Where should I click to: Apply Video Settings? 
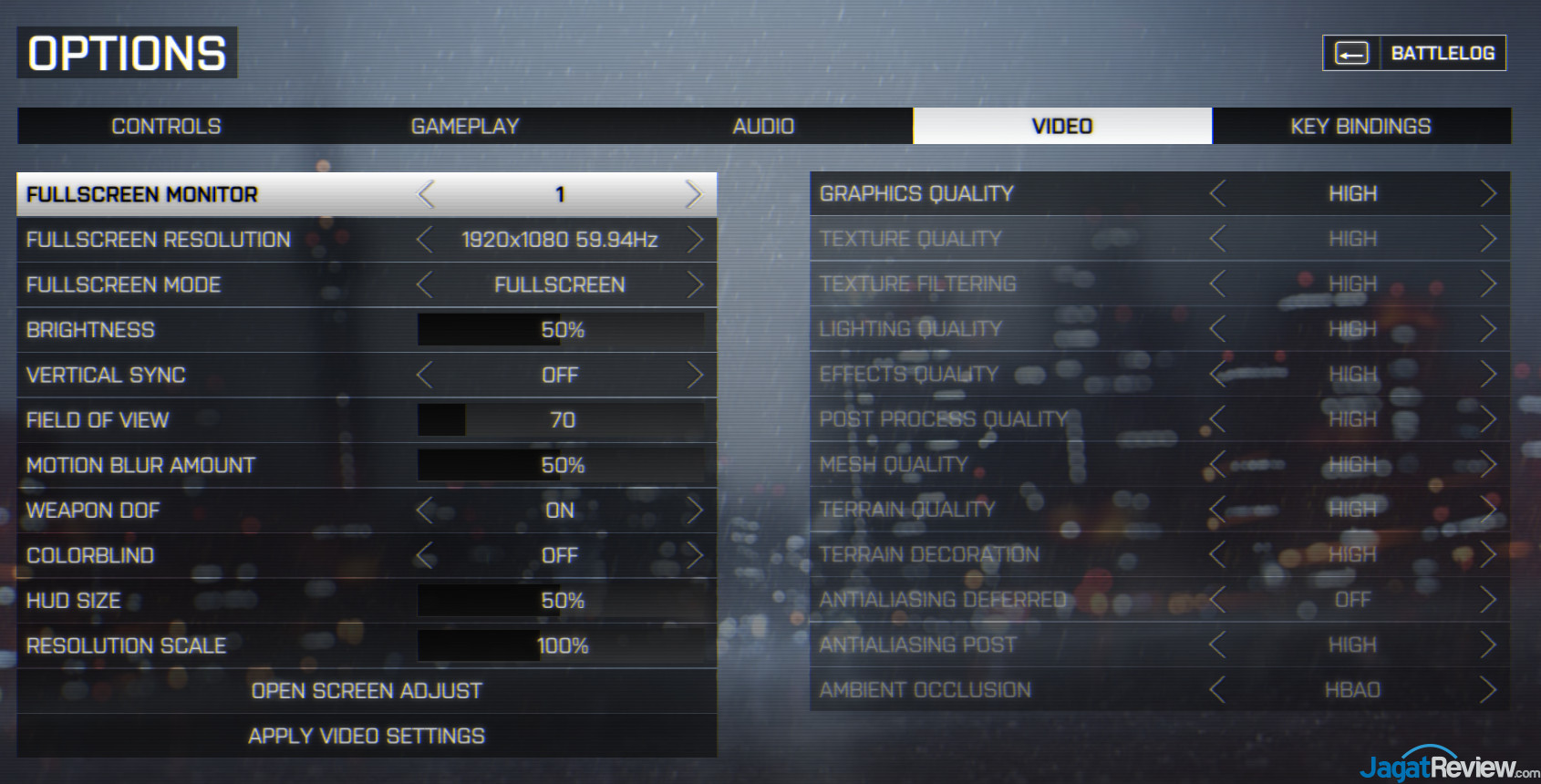point(367,736)
